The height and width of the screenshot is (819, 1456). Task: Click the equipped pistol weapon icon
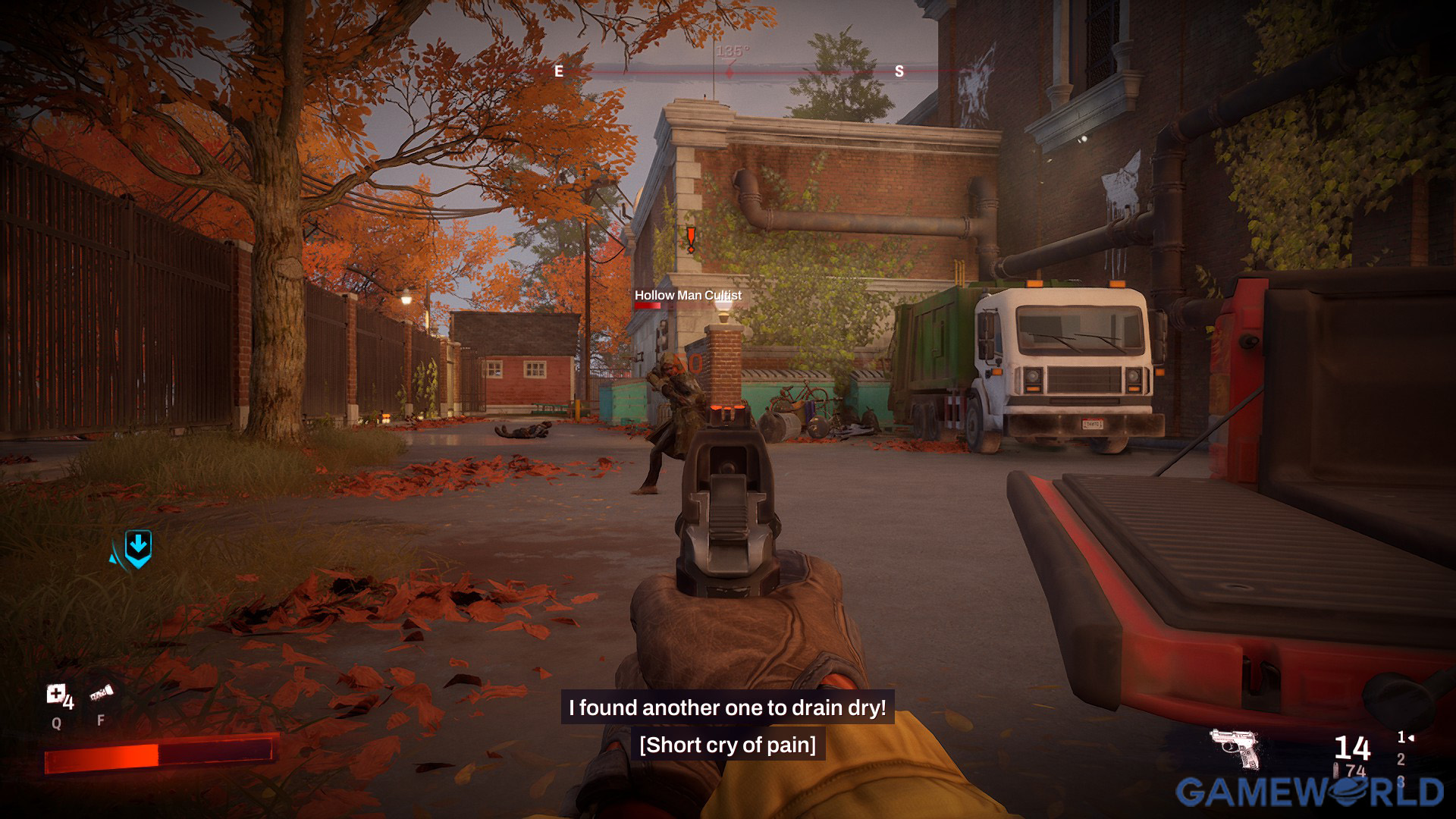point(1235,748)
